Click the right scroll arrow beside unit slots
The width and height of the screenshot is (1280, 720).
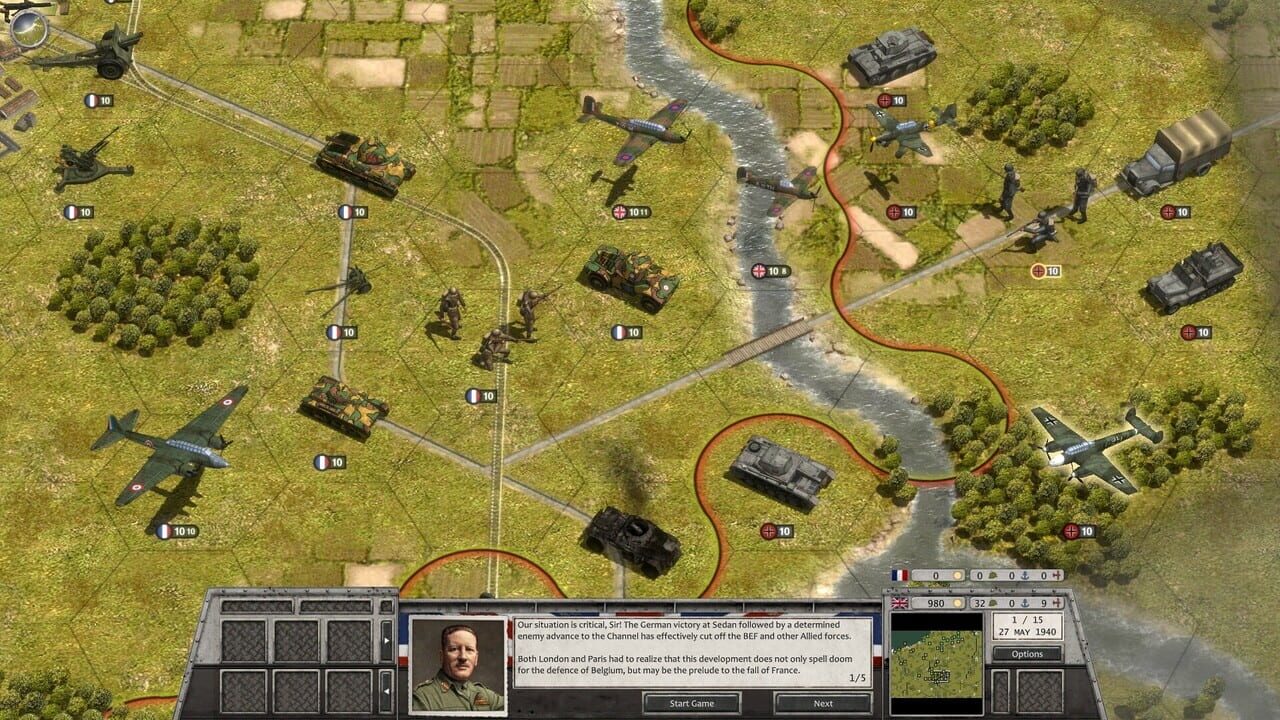(x=387, y=640)
